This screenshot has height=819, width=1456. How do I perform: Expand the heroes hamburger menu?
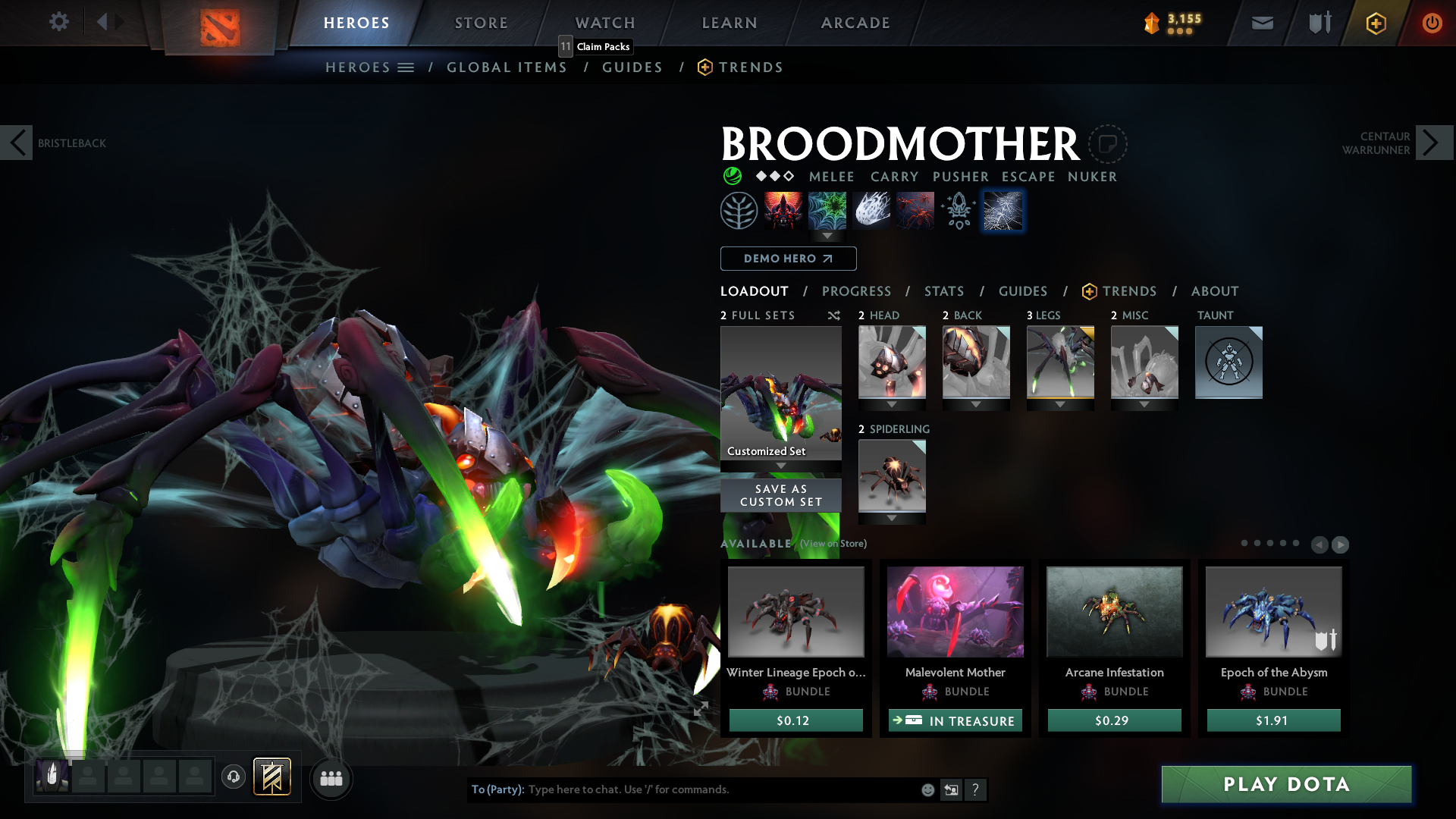point(407,67)
